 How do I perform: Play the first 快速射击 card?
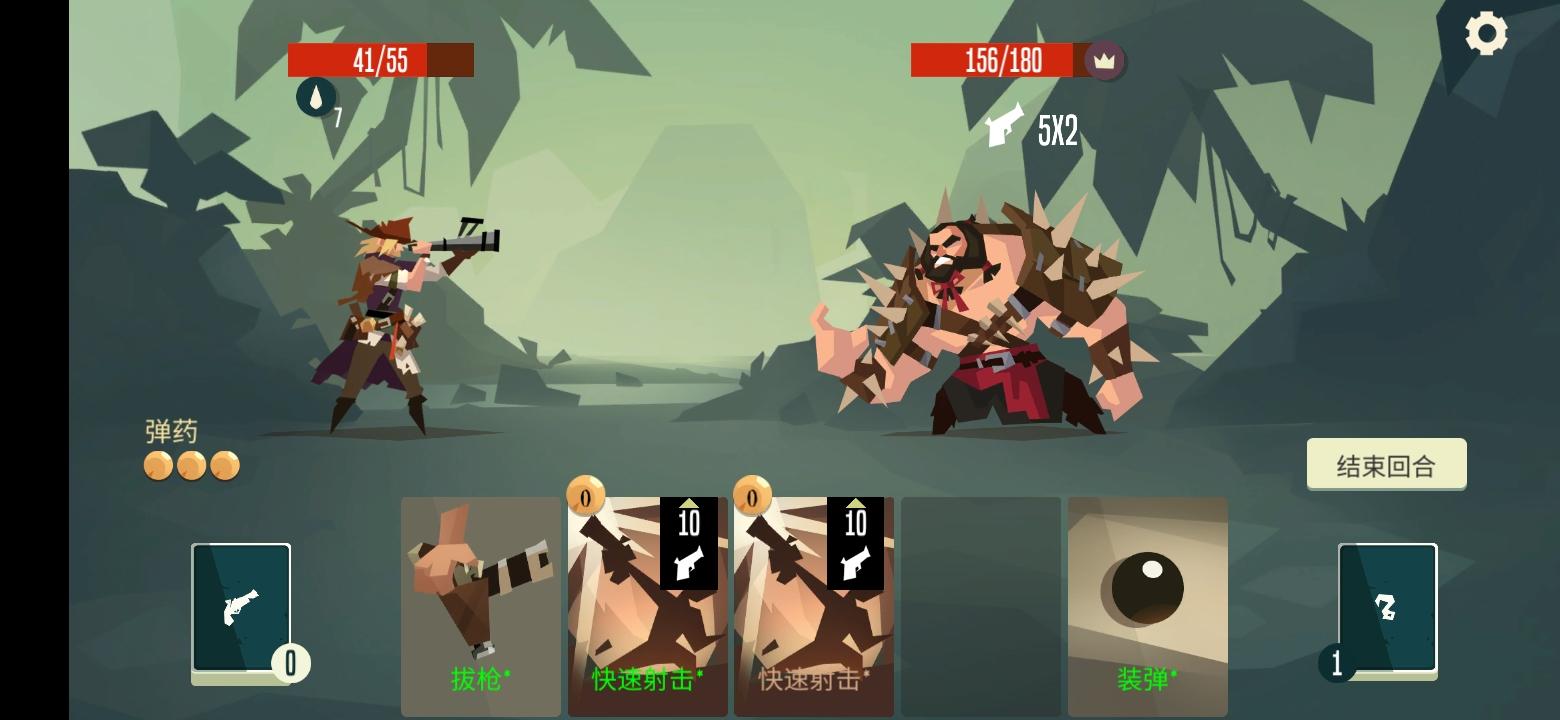tap(647, 600)
